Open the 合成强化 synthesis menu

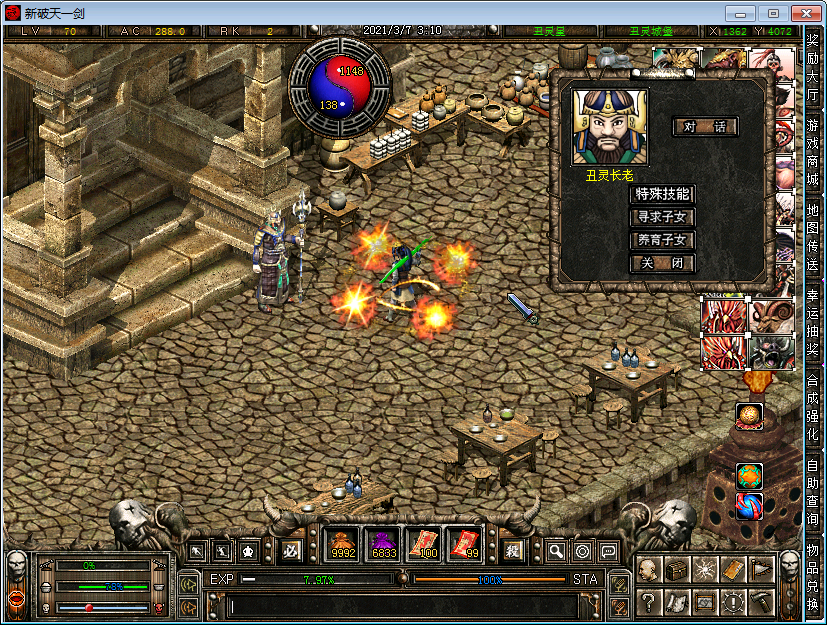pyautogui.click(x=813, y=407)
